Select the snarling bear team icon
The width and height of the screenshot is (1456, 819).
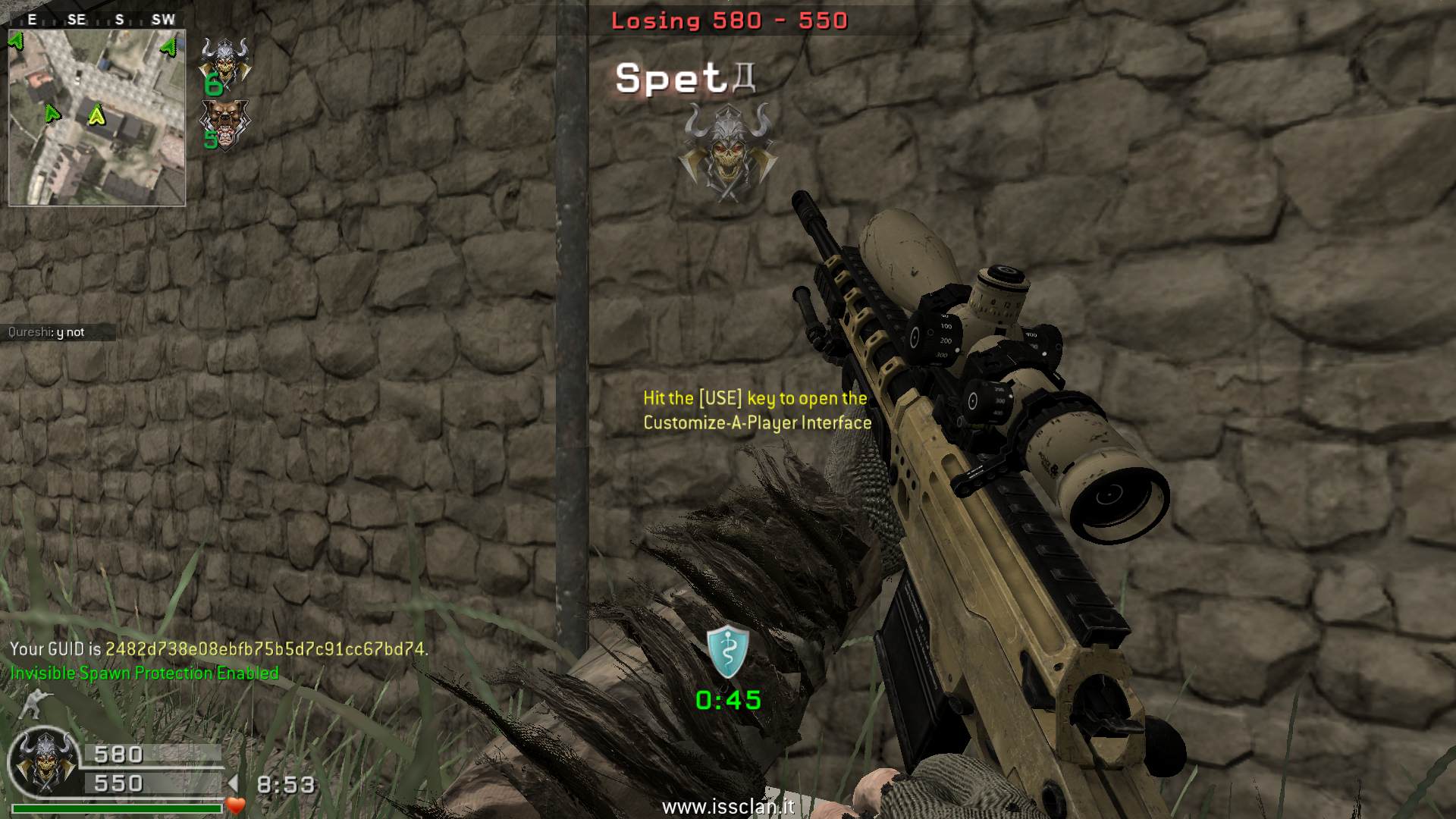click(x=224, y=121)
